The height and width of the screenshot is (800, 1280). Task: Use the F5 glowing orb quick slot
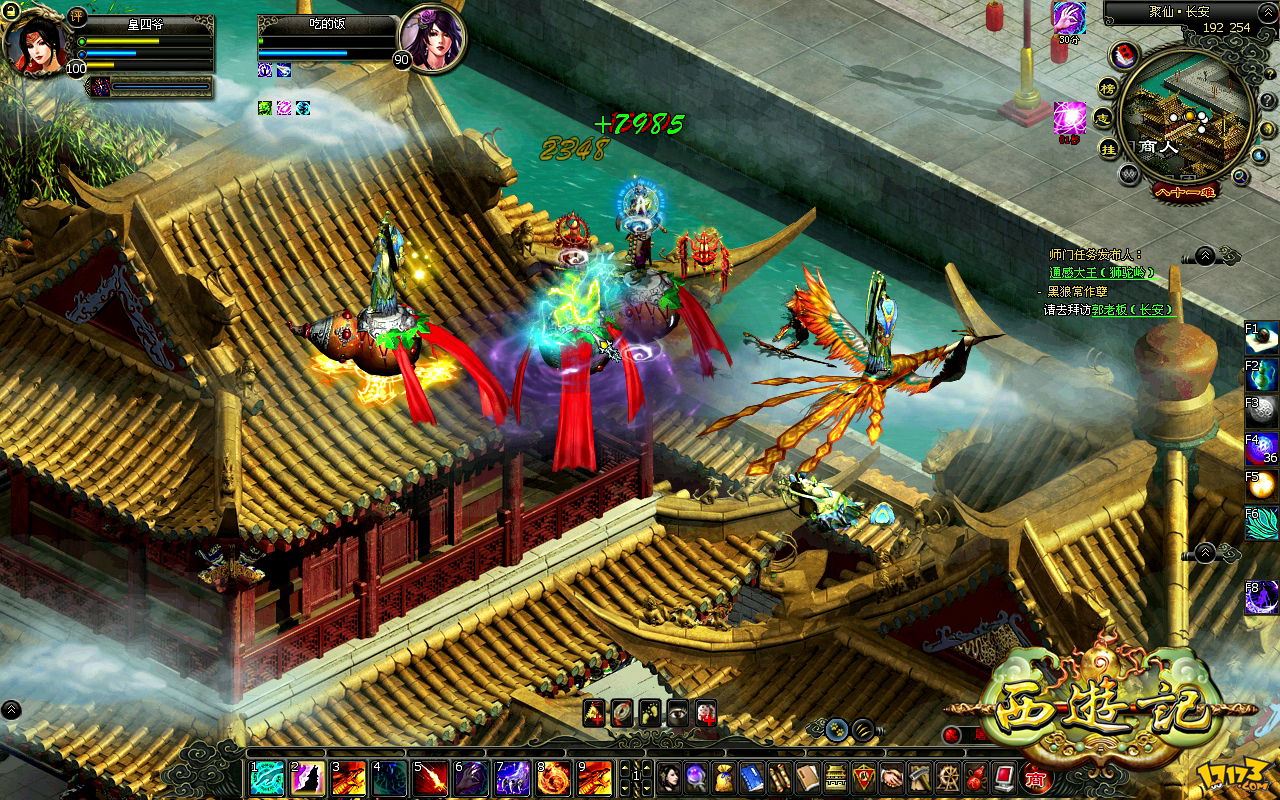(1262, 485)
